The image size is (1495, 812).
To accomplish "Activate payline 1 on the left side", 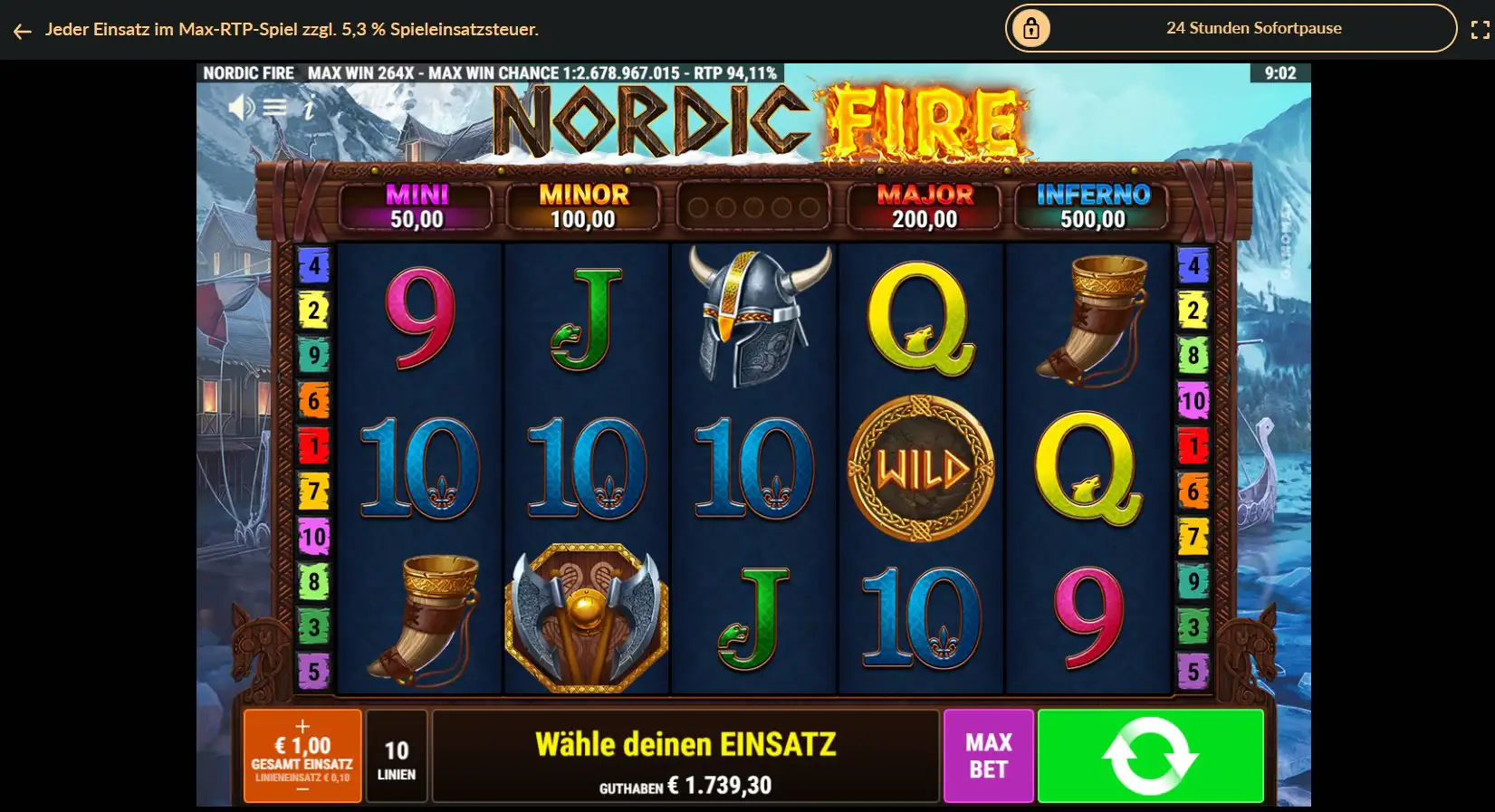I will (x=314, y=446).
